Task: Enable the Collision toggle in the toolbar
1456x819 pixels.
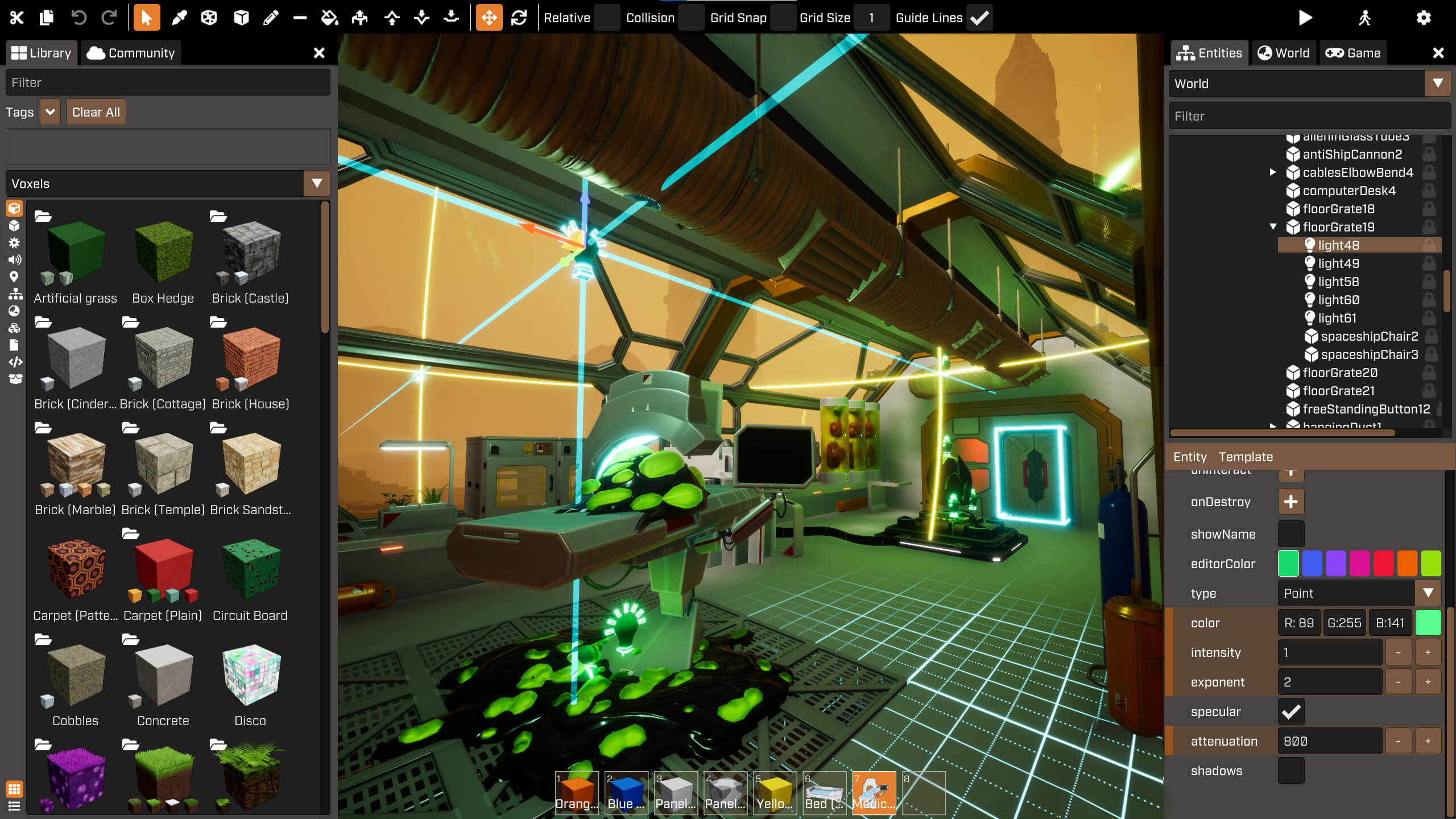Action: [x=692, y=18]
